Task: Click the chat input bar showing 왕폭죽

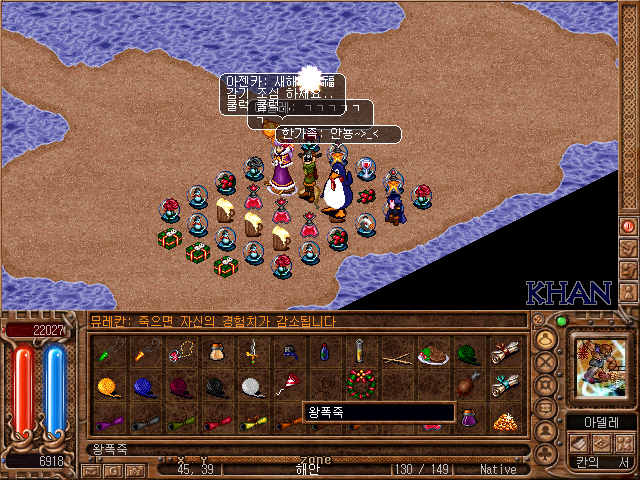Action: 300,450
